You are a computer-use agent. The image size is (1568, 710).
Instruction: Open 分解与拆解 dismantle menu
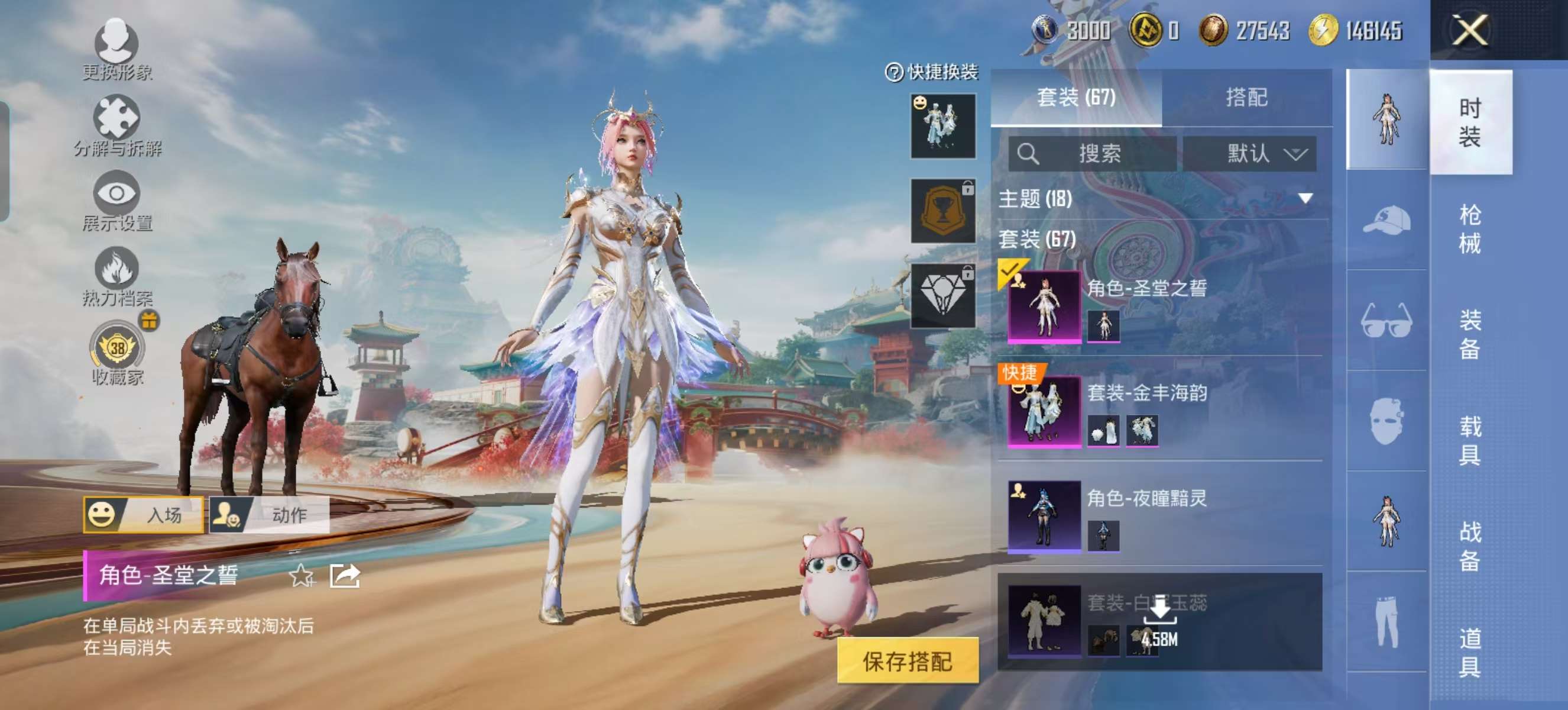pos(117,126)
